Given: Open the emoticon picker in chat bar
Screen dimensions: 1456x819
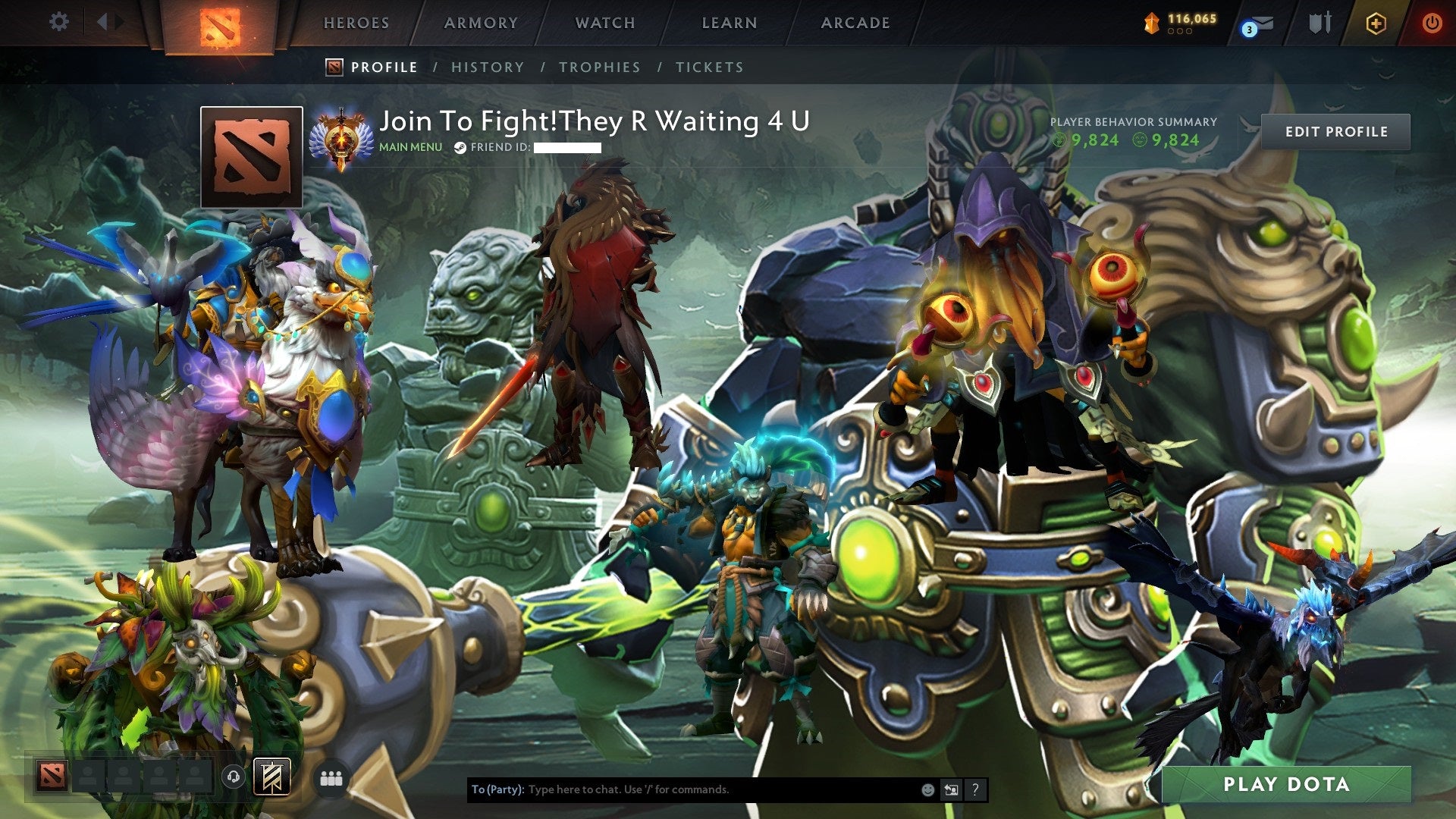Looking at the screenshot, I should 927,789.
